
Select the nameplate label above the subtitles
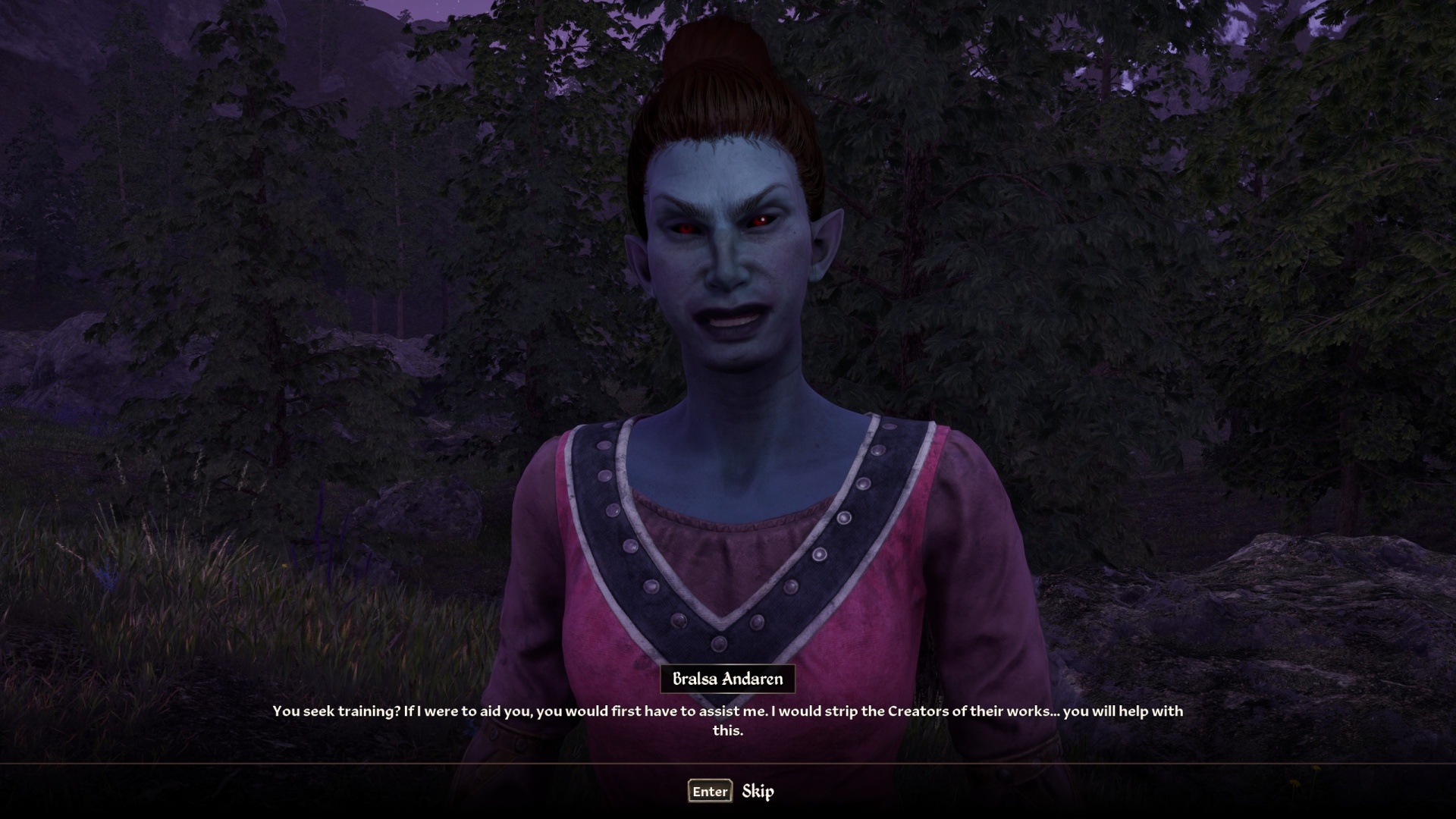point(729,679)
